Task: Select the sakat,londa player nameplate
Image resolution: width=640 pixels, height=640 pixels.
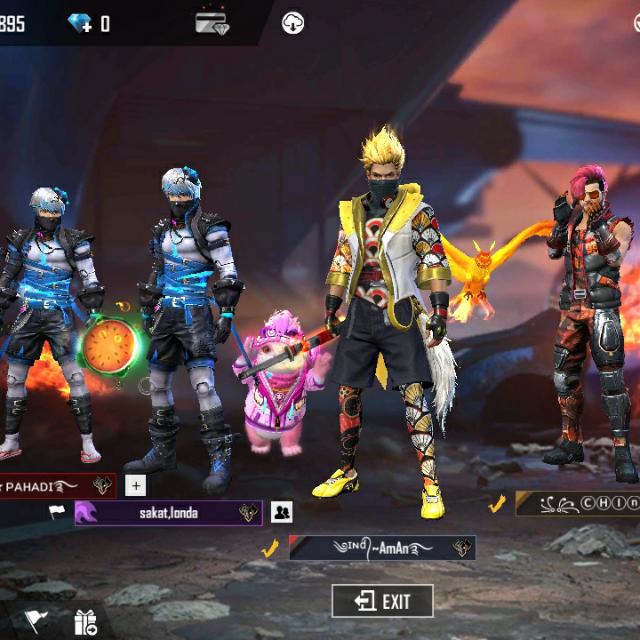Action: (168, 513)
